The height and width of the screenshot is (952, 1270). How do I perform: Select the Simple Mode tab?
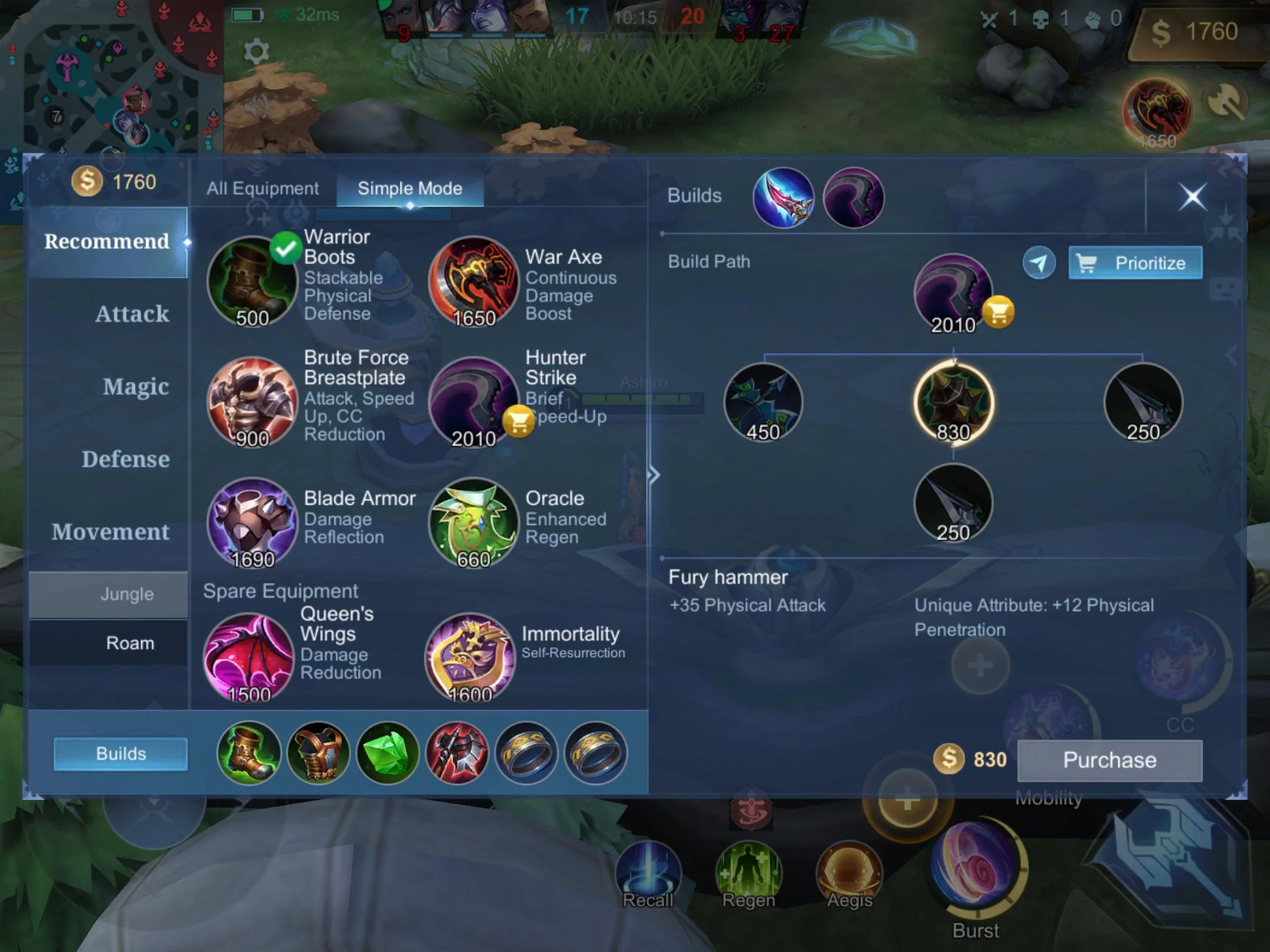click(x=410, y=189)
